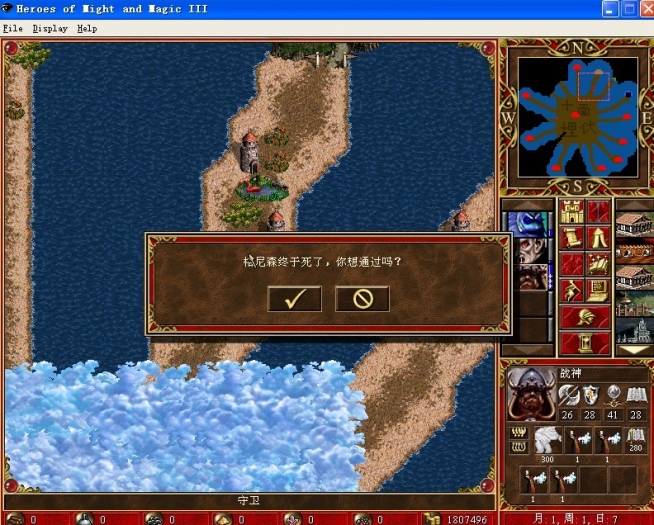Screen dimensions: 654x525
Task: Confirm passage with the checkmark button
Action: pyautogui.click(x=294, y=298)
